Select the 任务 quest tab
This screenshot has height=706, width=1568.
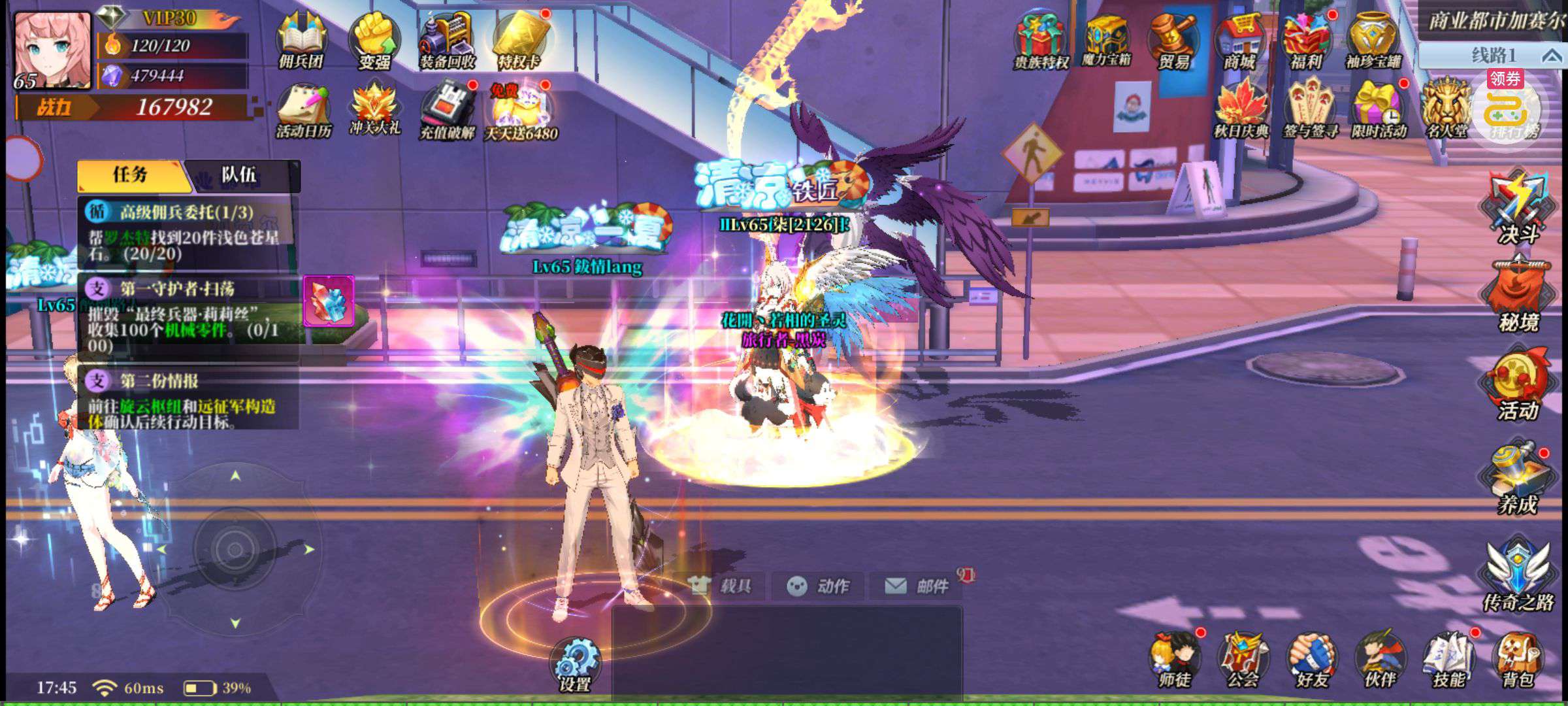[x=131, y=175]
